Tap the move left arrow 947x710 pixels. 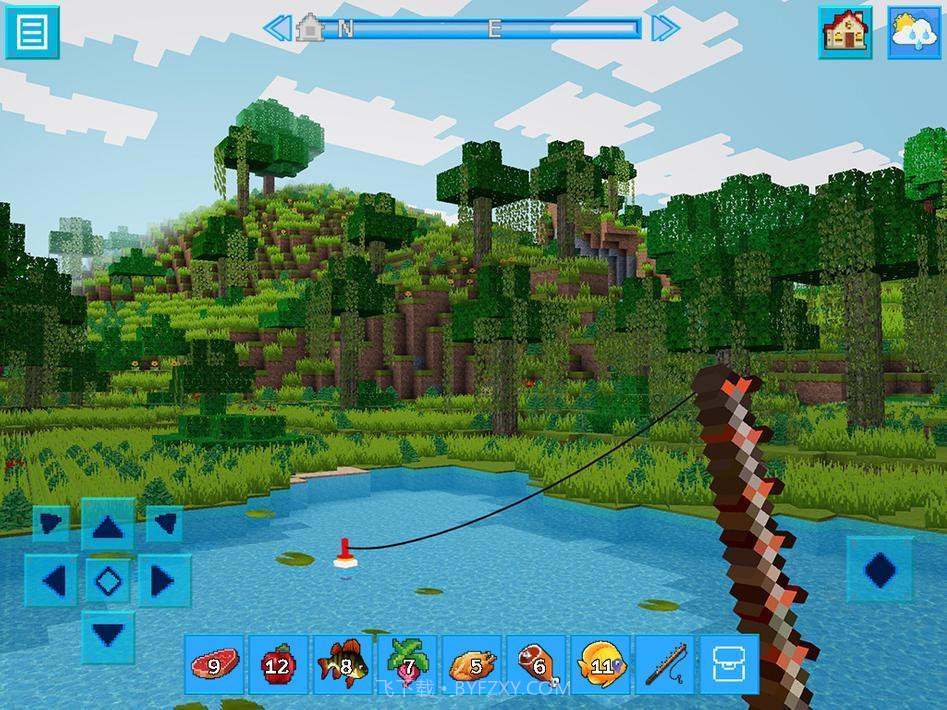[x=54, y=579]
